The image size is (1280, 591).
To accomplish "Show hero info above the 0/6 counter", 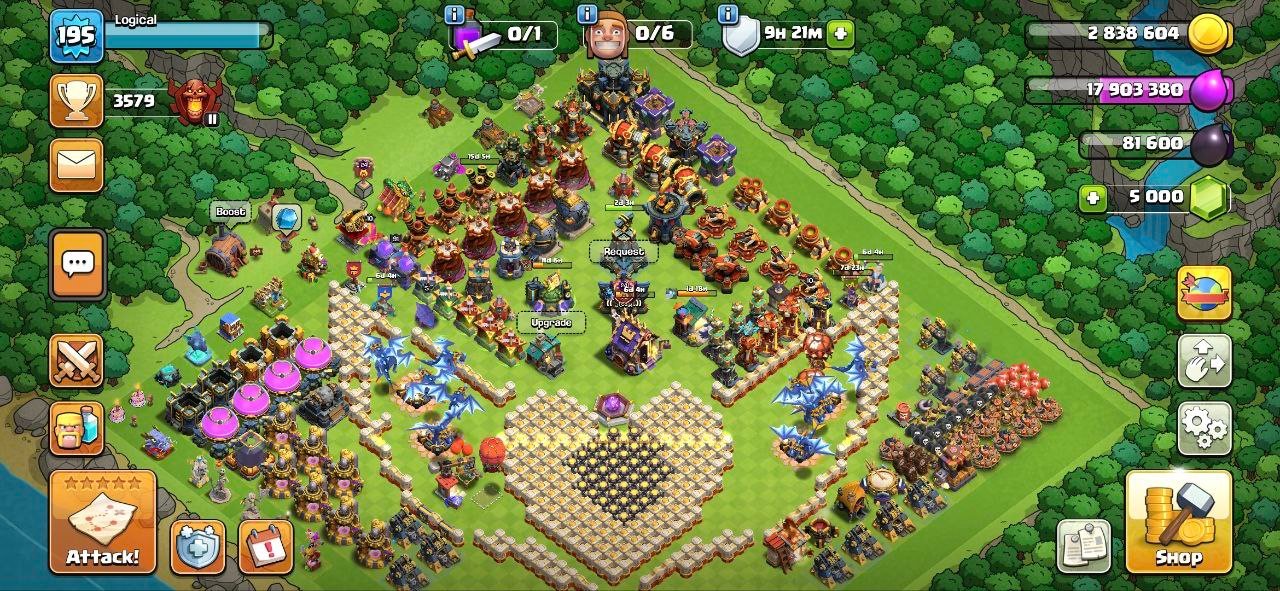I will click(x=588, y=15).
